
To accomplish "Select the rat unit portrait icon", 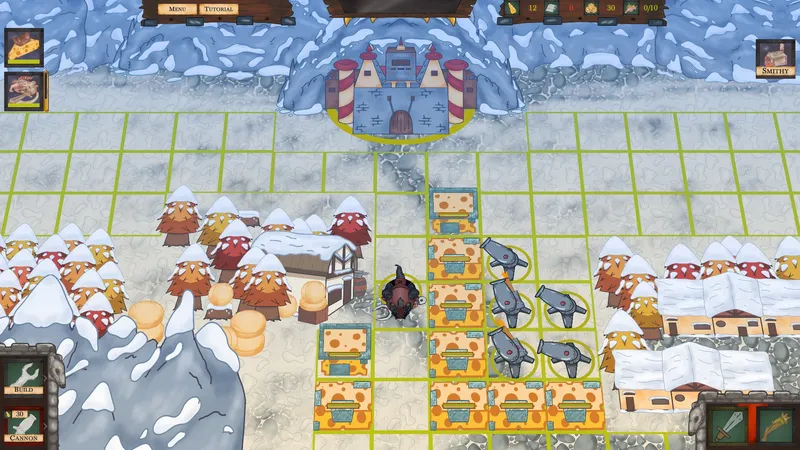I will pos(24,91).
